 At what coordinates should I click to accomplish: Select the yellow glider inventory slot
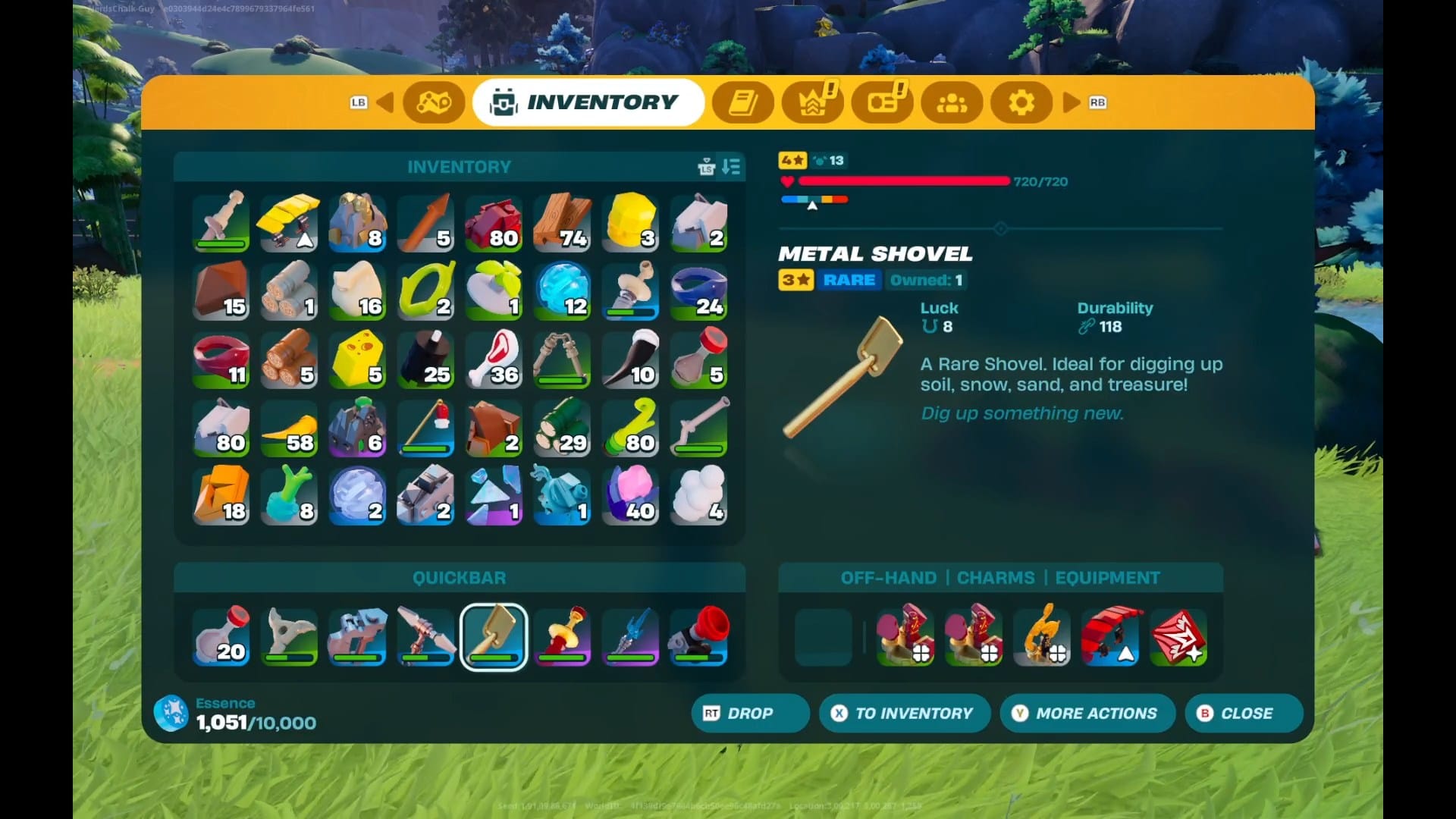289,222
